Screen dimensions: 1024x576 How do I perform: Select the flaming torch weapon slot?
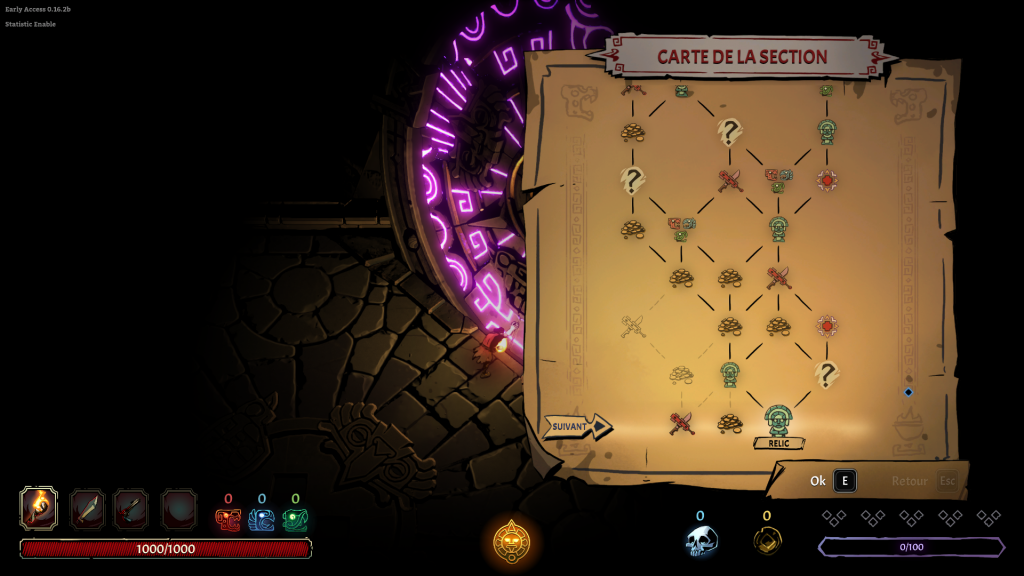click(39, 508)
